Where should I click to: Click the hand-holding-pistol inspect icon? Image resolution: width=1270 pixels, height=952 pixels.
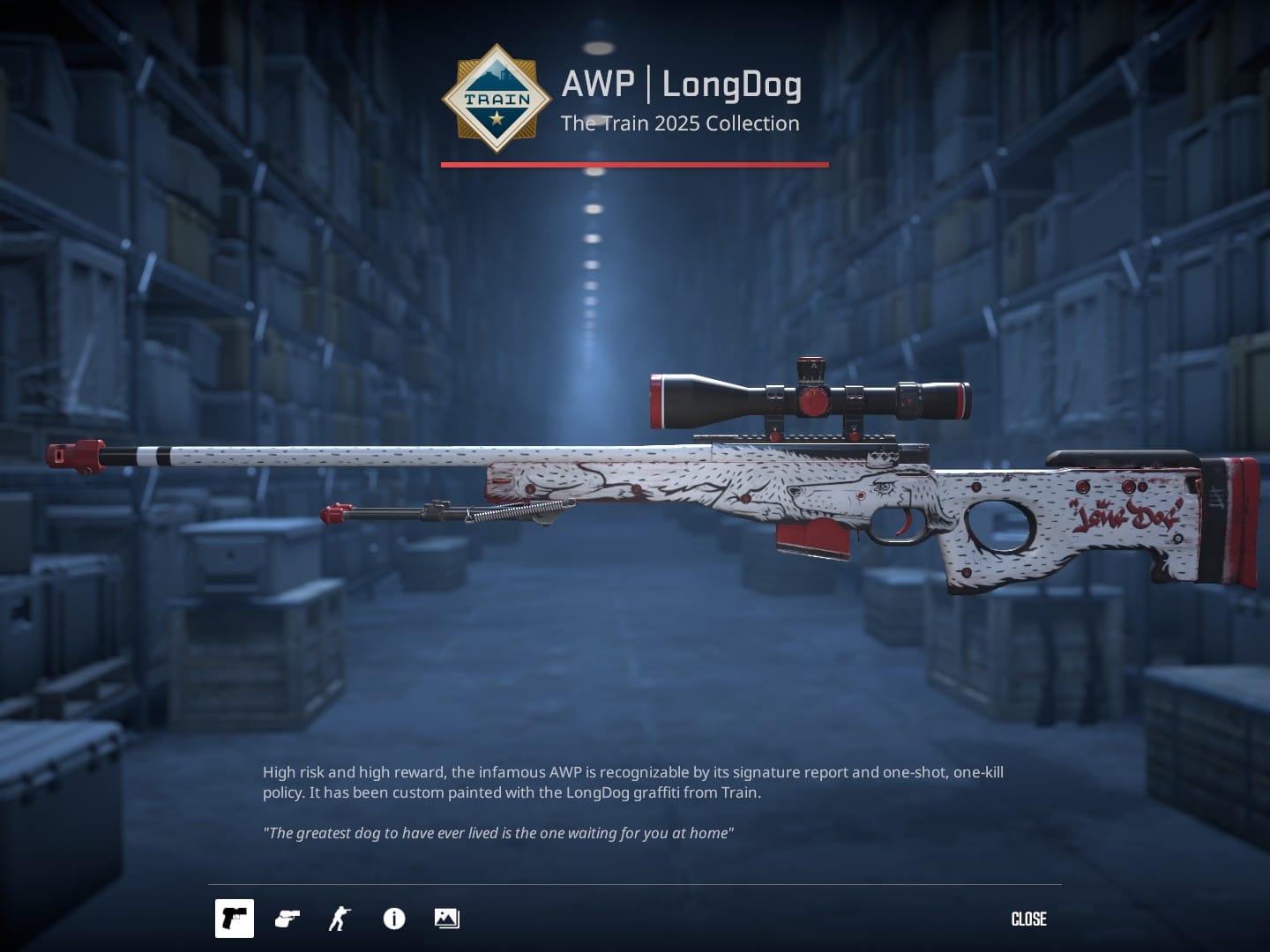[286, 919]
